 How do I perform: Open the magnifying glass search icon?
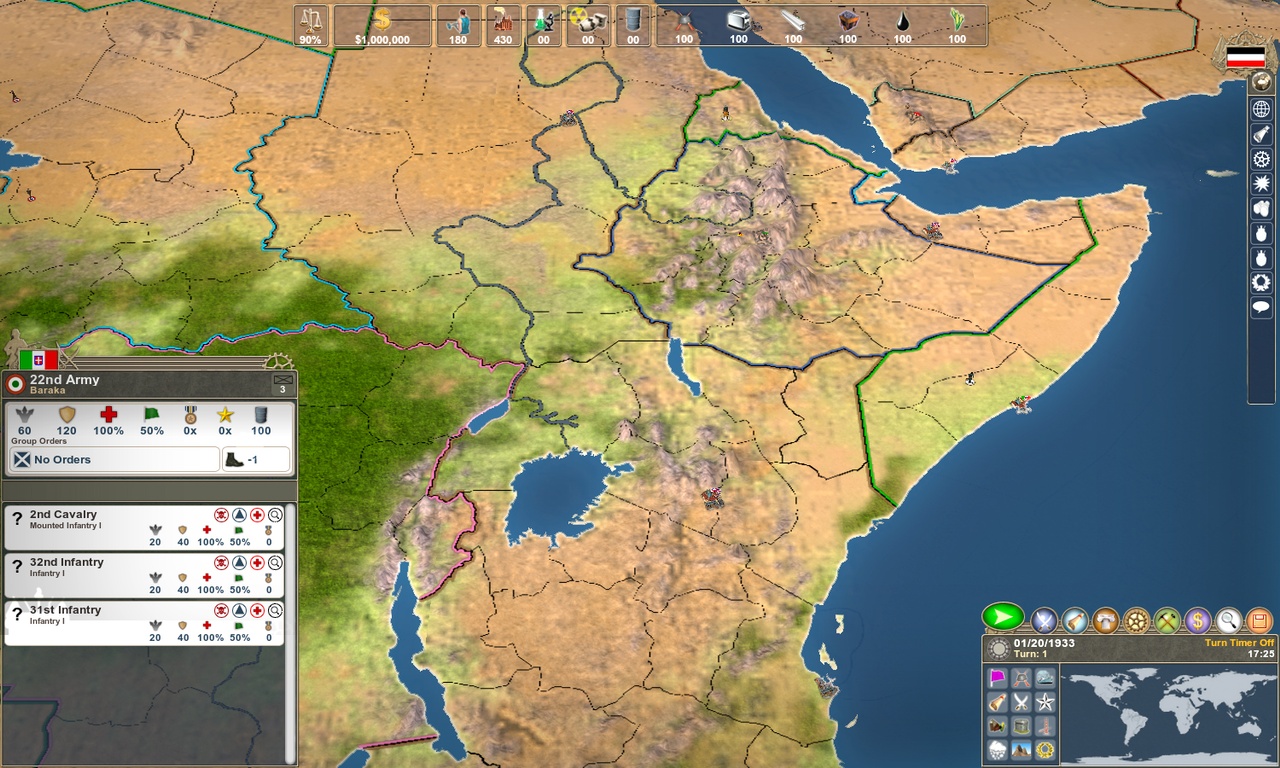1228,620
